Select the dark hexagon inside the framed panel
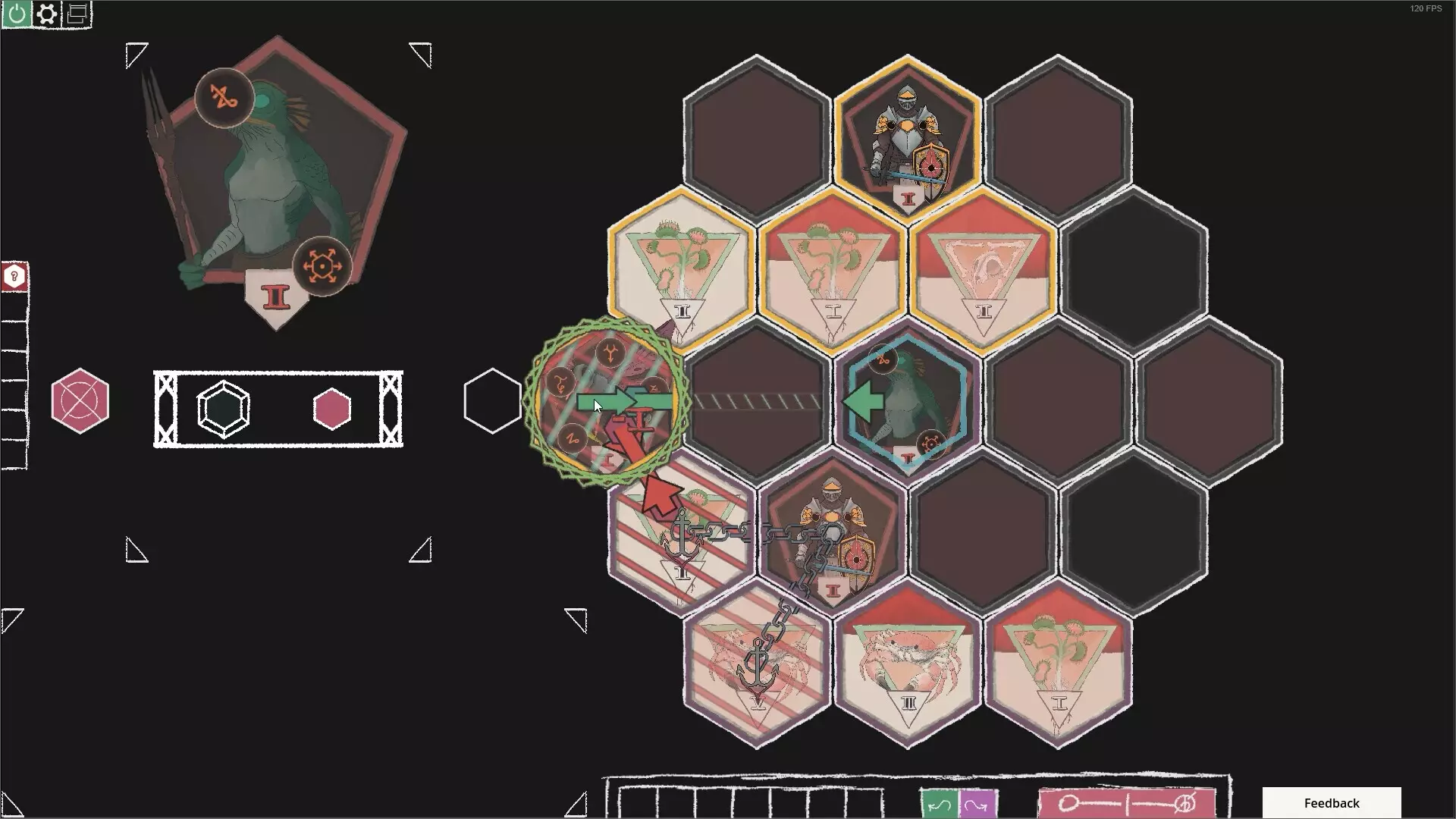The height and width of the screenshot is (819, 1456). pyautogui.click(x=222, y=409)
